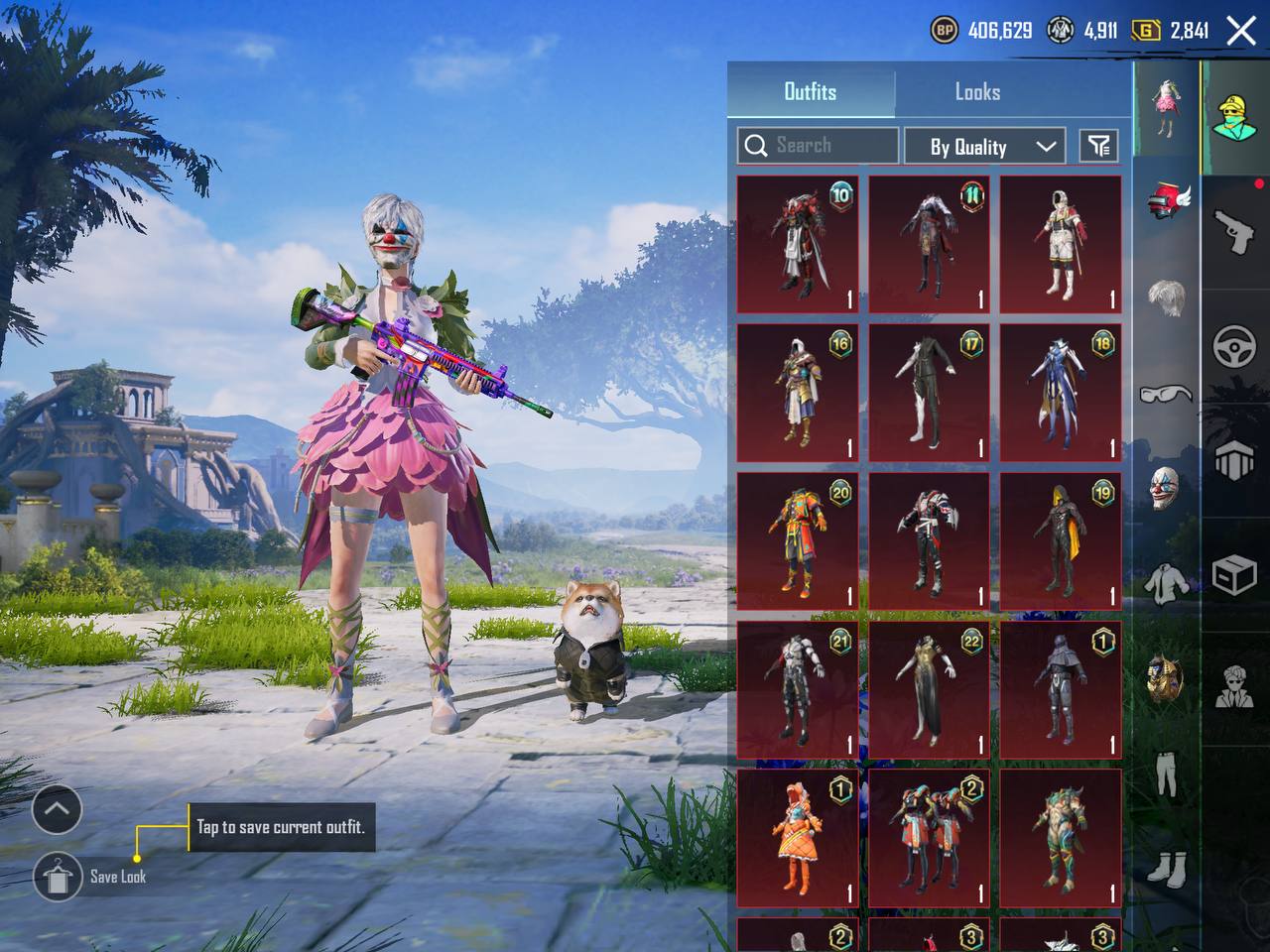
Task: Choose the black suit outfit numbered 17
Action: [x=929, y=393]
